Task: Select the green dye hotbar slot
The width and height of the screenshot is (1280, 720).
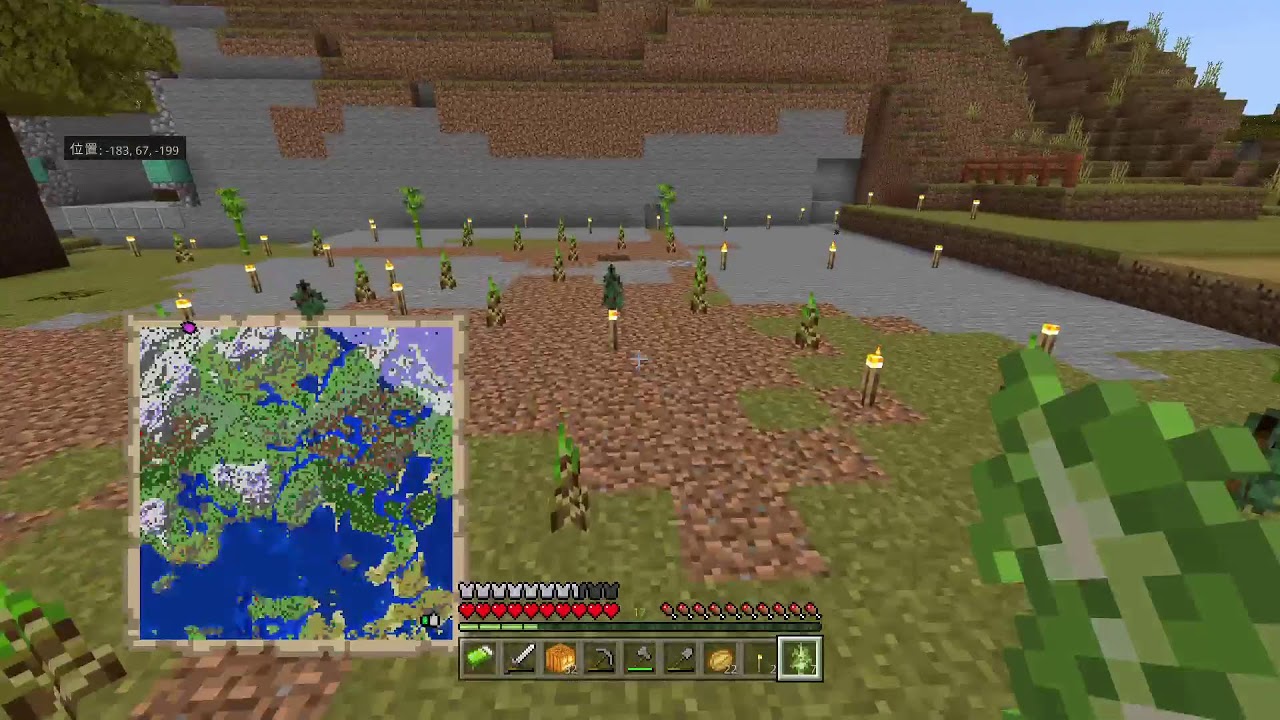Action: (480, 660)
